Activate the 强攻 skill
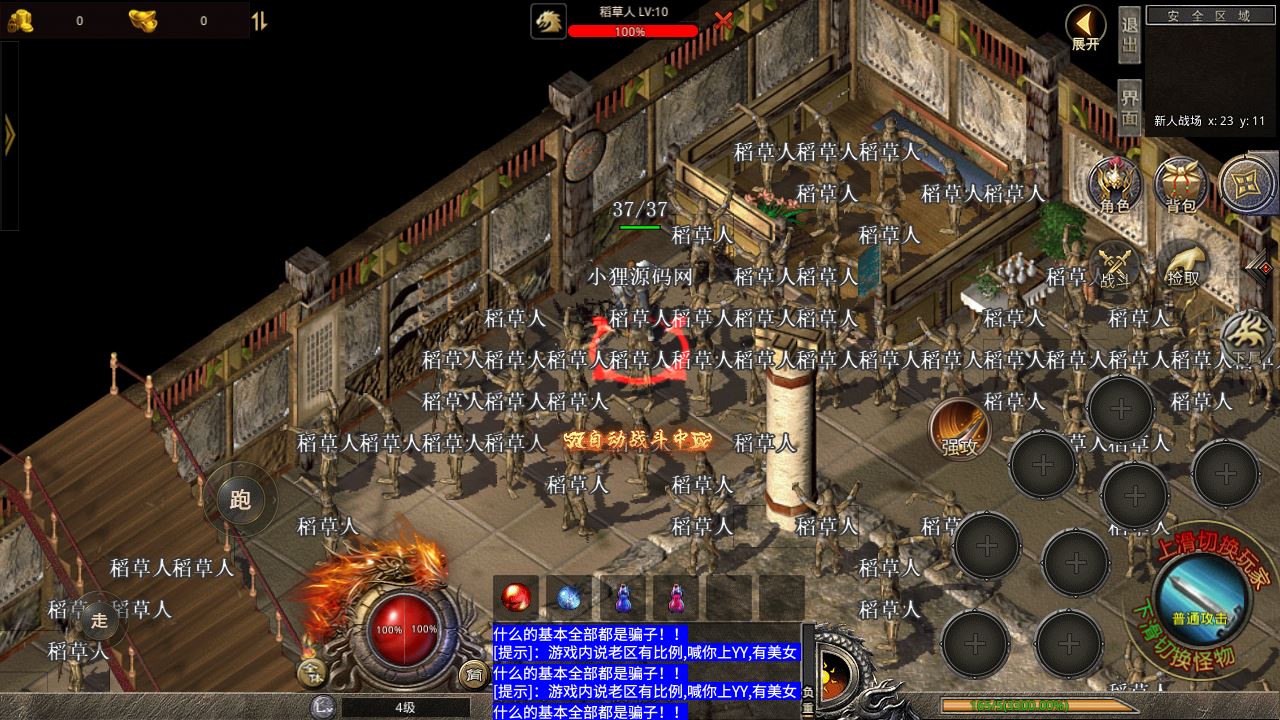Image resolution: width=1280 pixels, height=720 pixels. [960, 429]
